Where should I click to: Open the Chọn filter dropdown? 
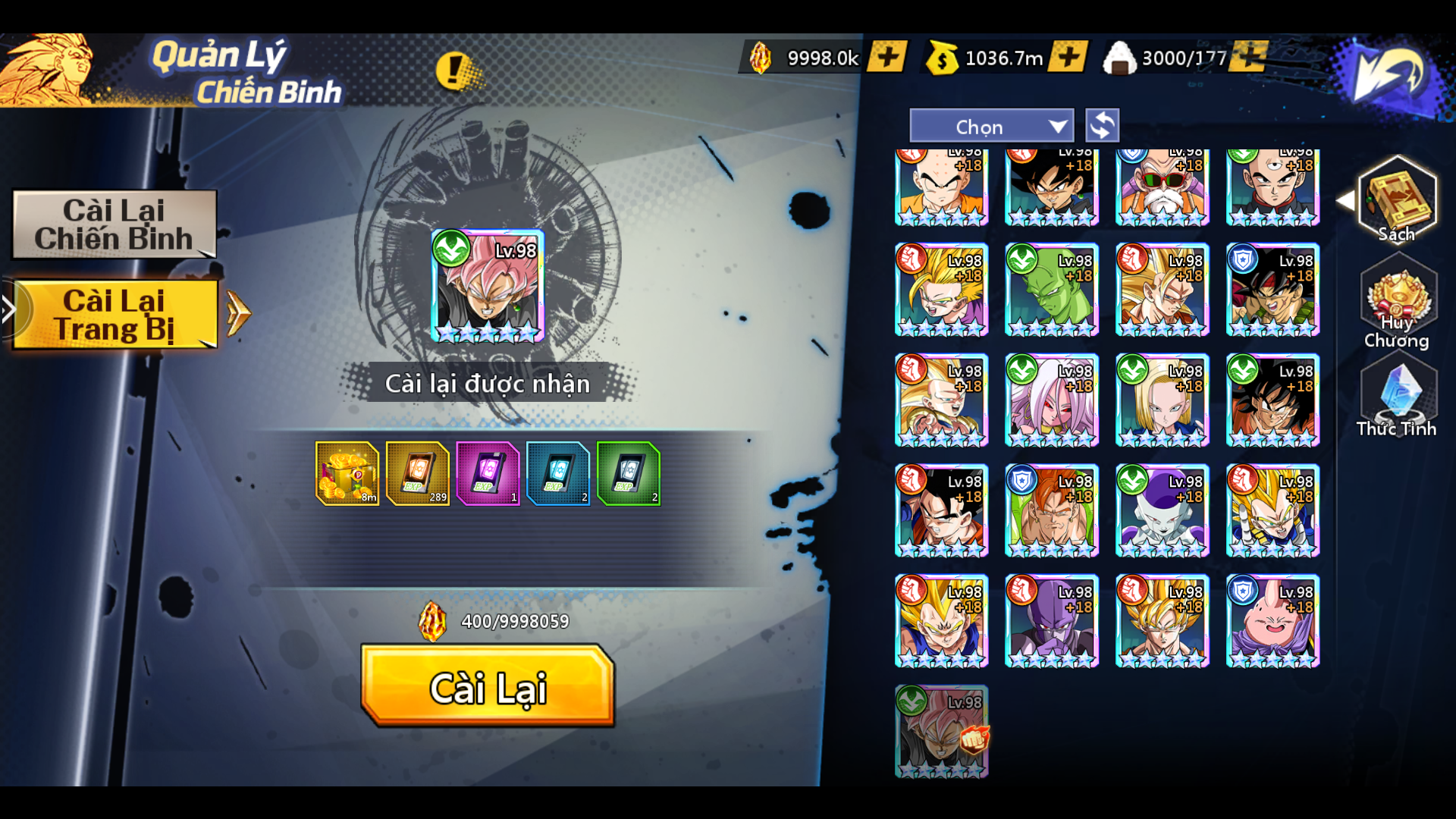coord(991,127)
